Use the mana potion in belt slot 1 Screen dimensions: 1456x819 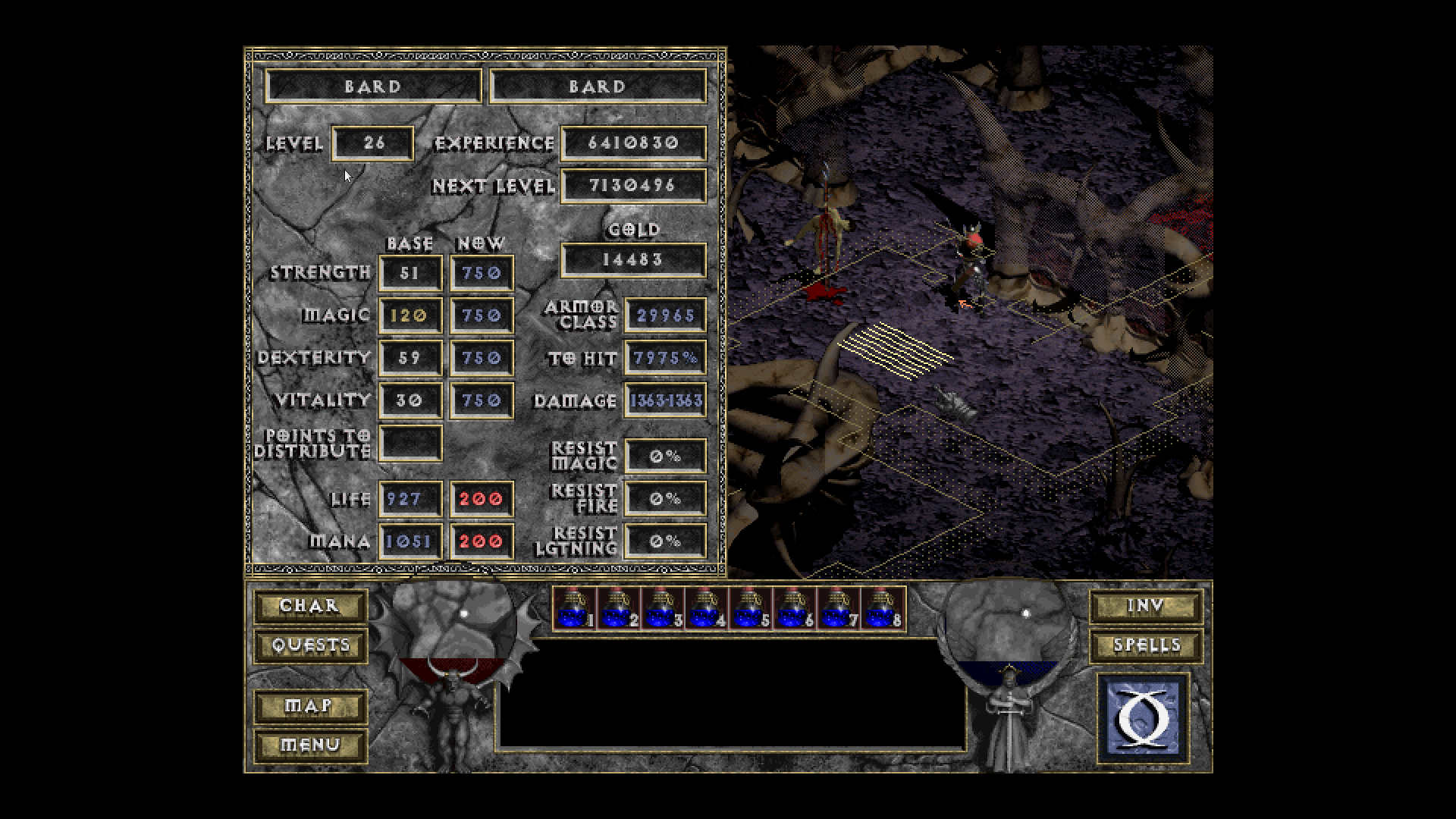pyautogui.click(x=573, y=608)
